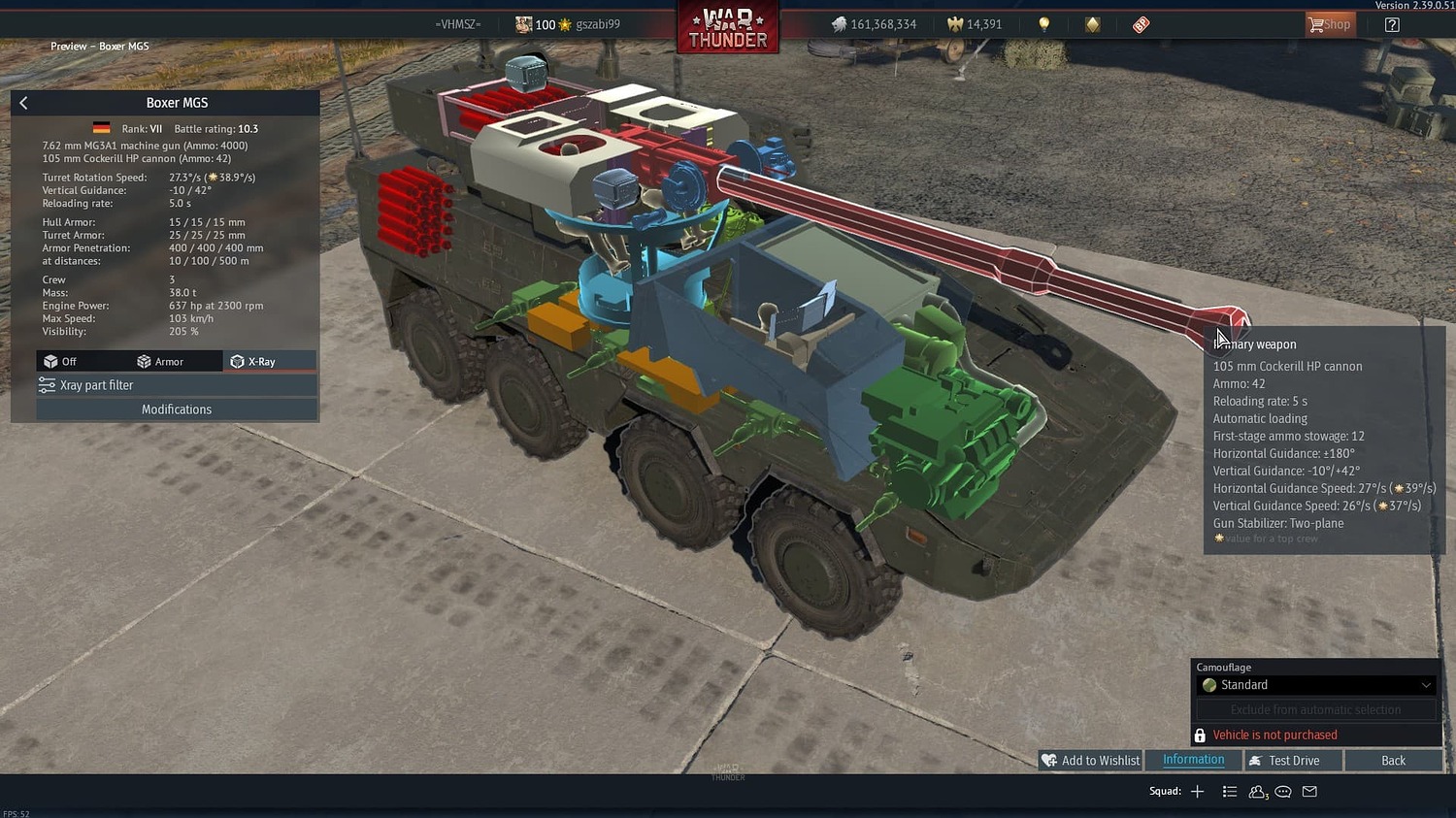1456x818 pixels.
Task: Switch to the Information tab
Action: point(1193,760)
